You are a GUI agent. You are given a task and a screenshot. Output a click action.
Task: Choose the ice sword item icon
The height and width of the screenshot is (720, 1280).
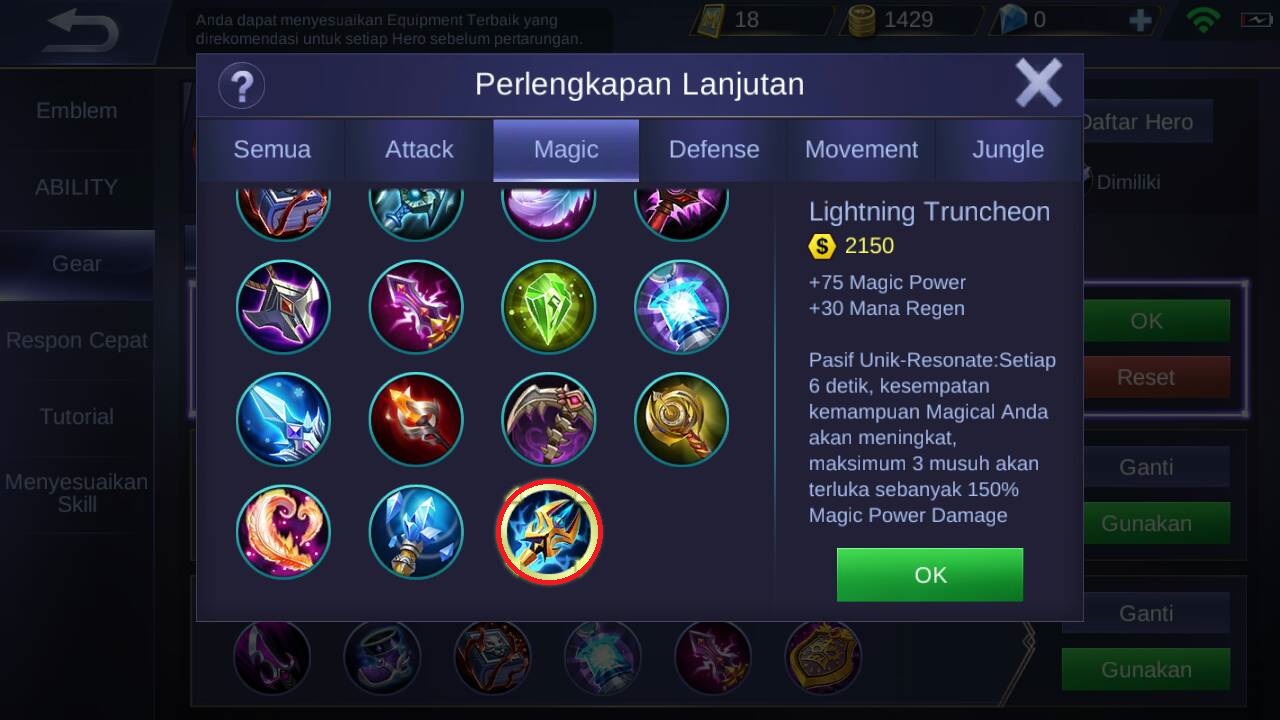283,420
